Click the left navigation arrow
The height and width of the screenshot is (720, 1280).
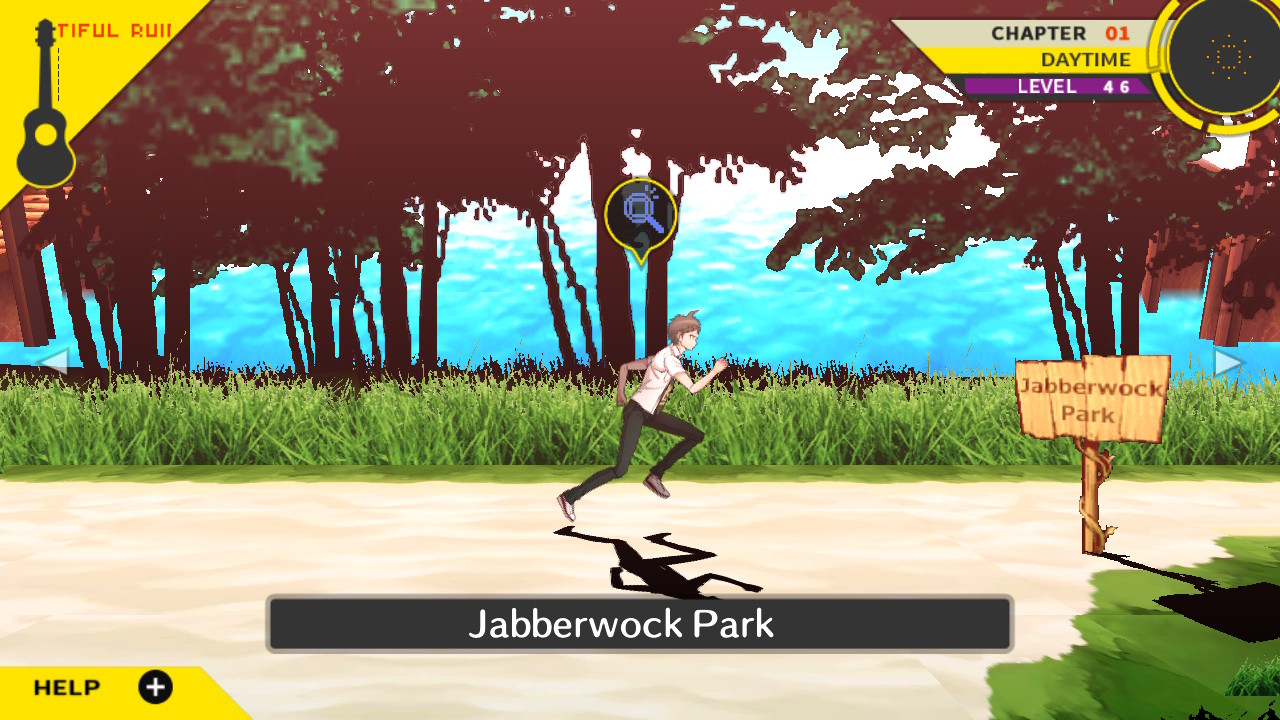(x=58, y=362)
